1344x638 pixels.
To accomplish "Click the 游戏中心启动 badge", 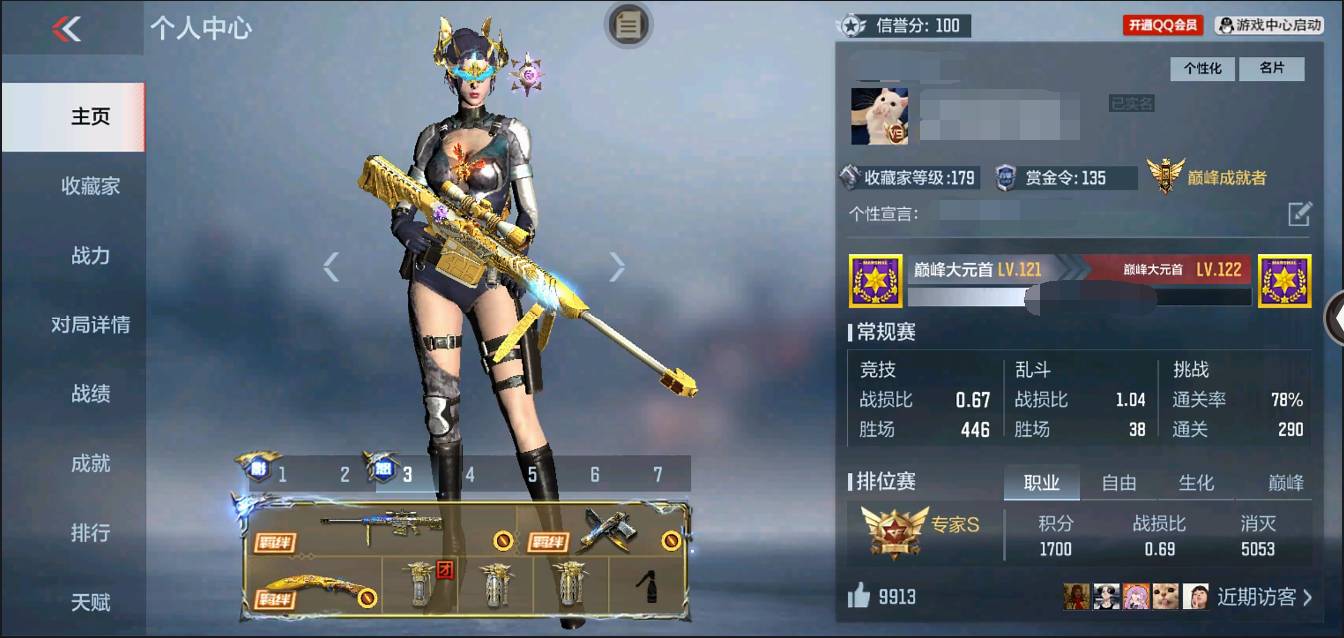I will (1269, 25).
